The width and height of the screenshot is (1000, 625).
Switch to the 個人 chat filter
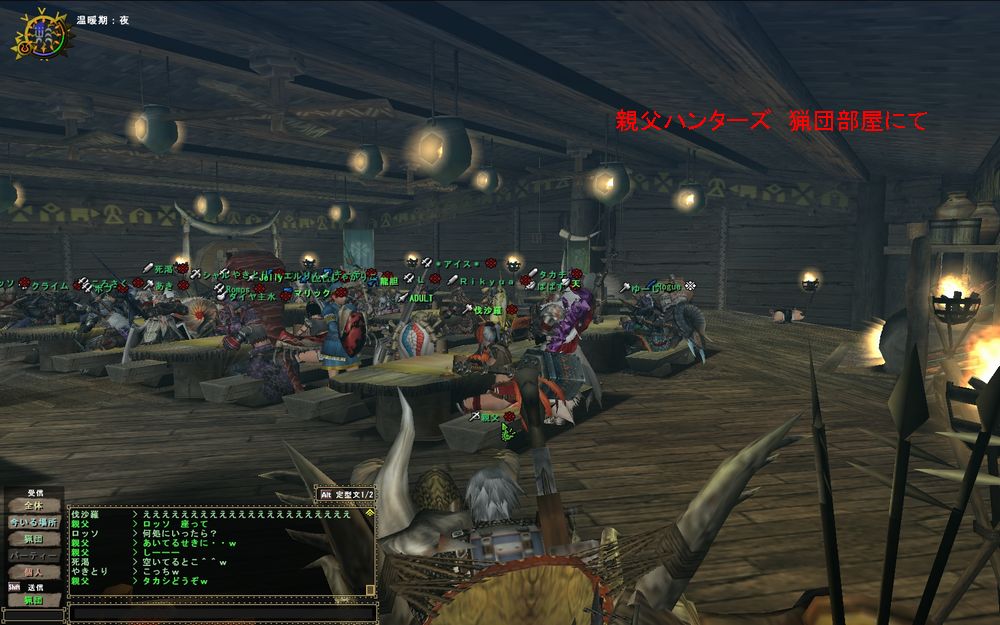tap(33, 570)
